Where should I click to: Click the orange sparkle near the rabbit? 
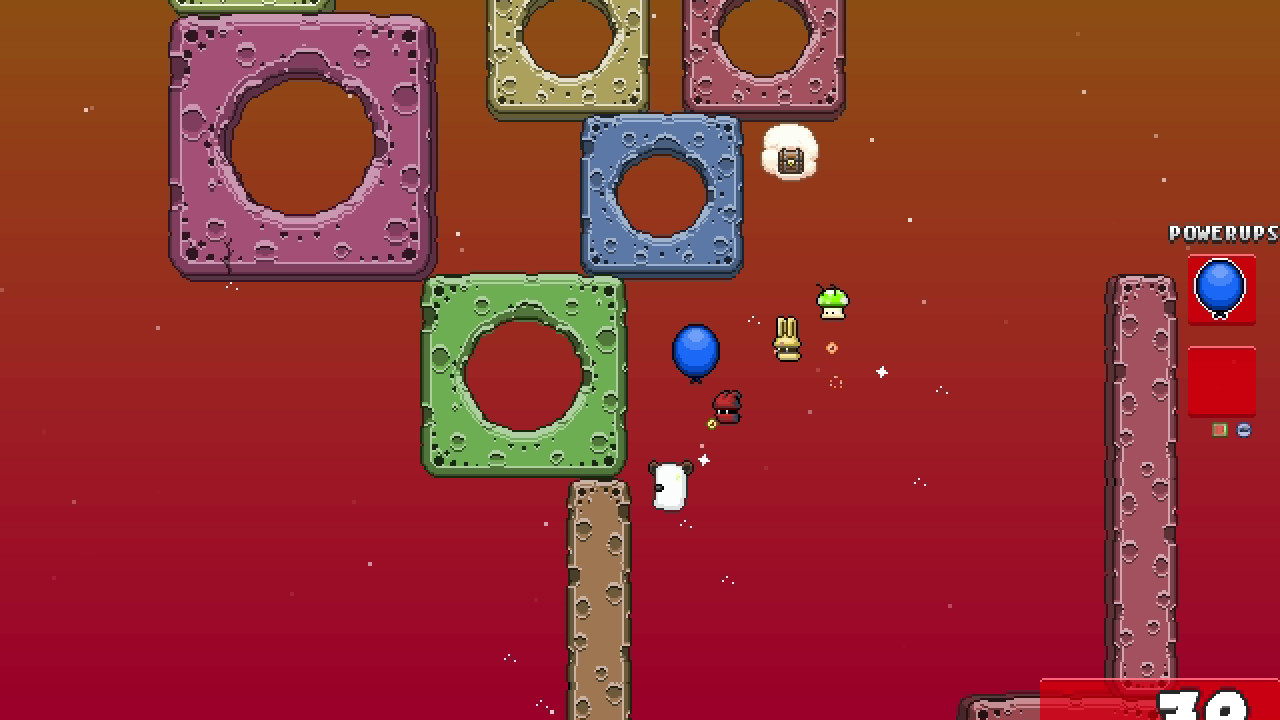(x=833, y=348)
